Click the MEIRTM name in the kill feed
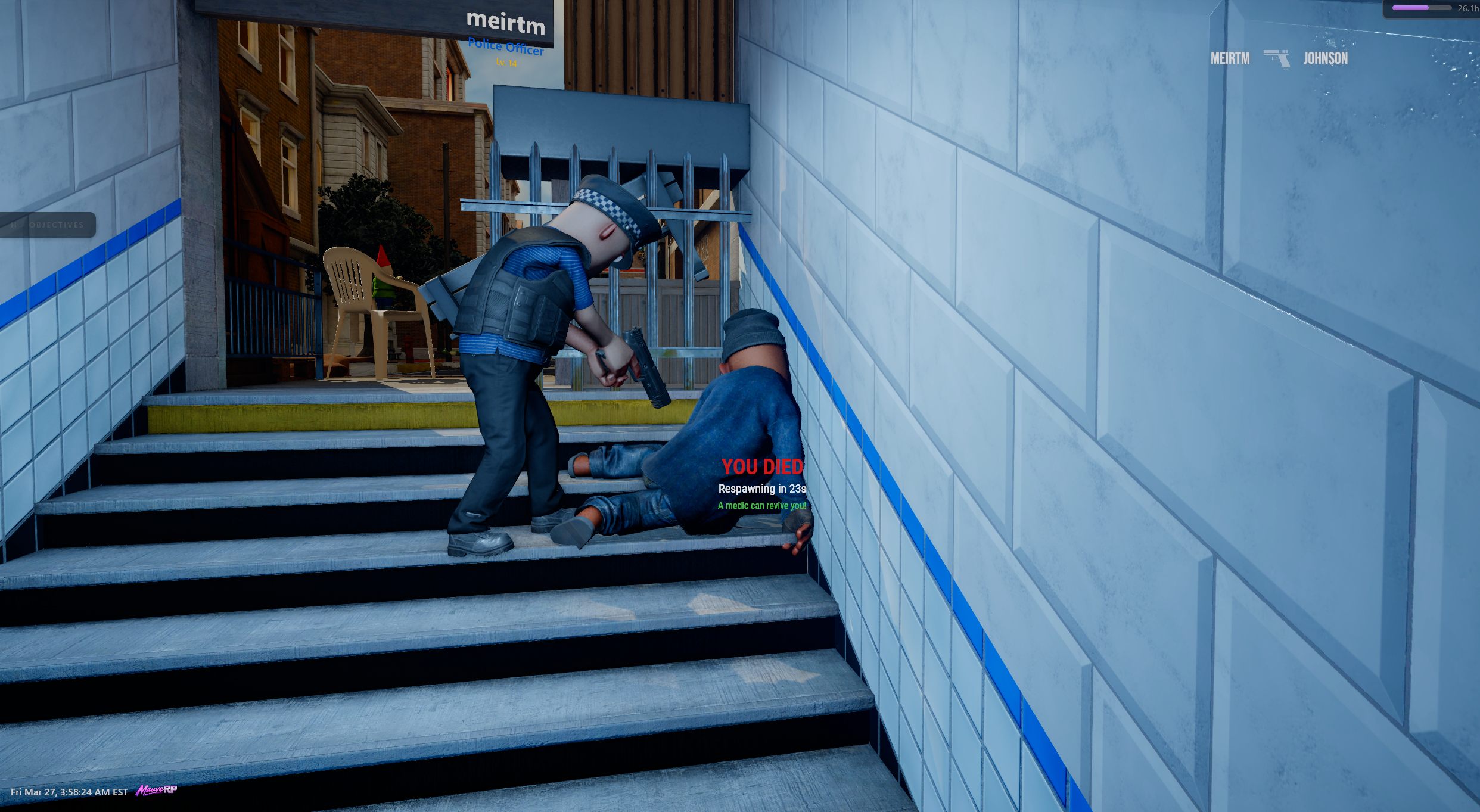1480x812 pixels. pos(1230,58)
